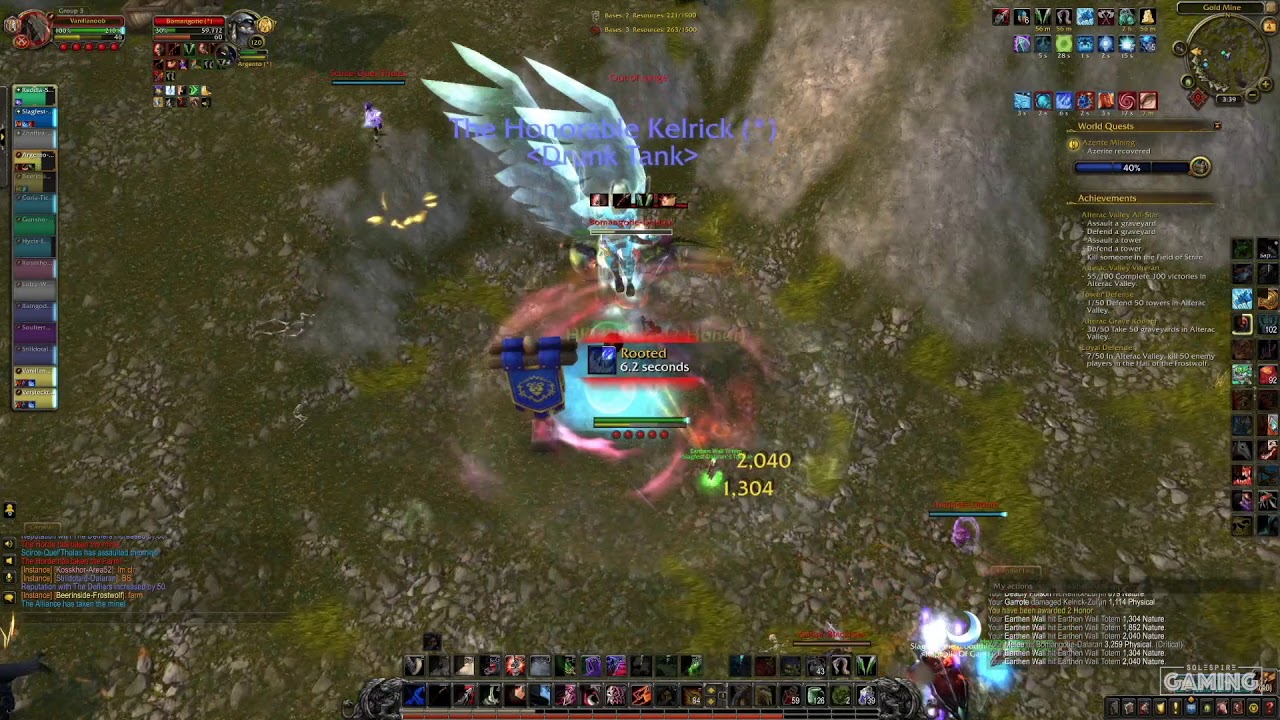The image size is (1280, 720).
Task: Click the Azerite Mining world quest icon
Action: (1072, 145)
